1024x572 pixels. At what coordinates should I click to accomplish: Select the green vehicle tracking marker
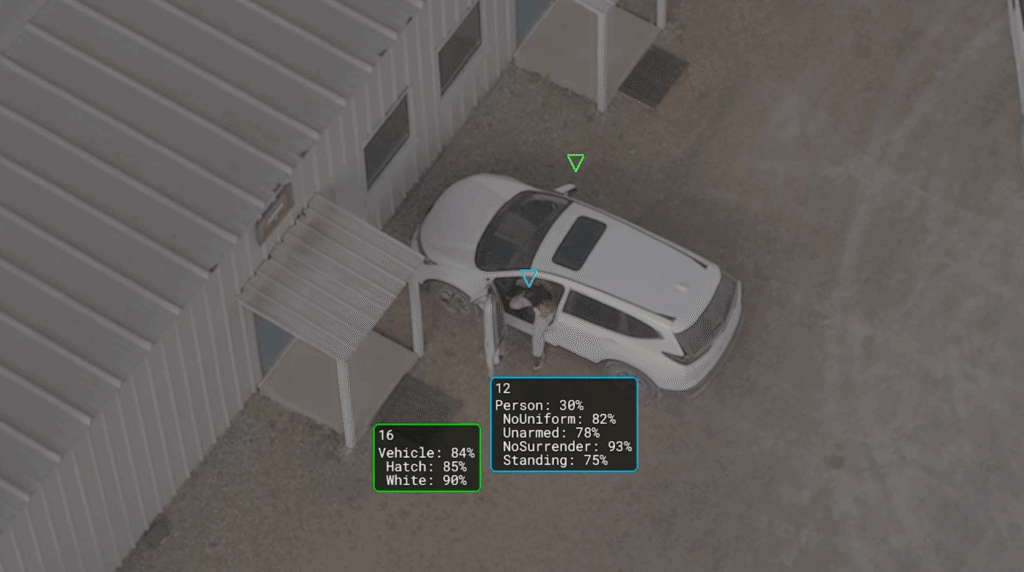575,162
